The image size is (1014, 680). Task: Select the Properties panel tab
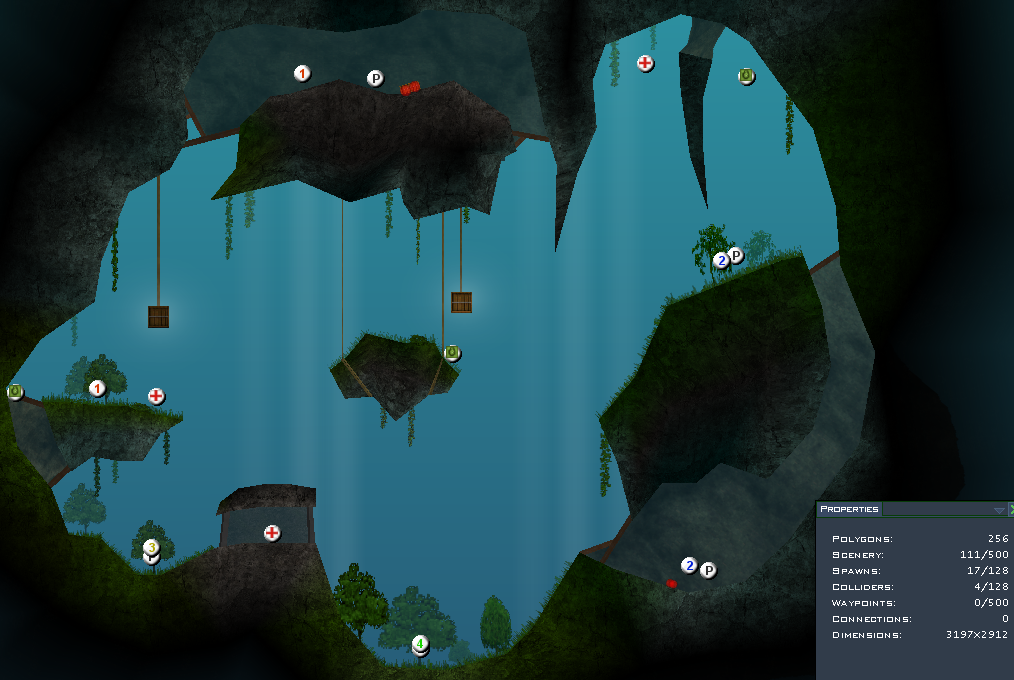(849, 509)
